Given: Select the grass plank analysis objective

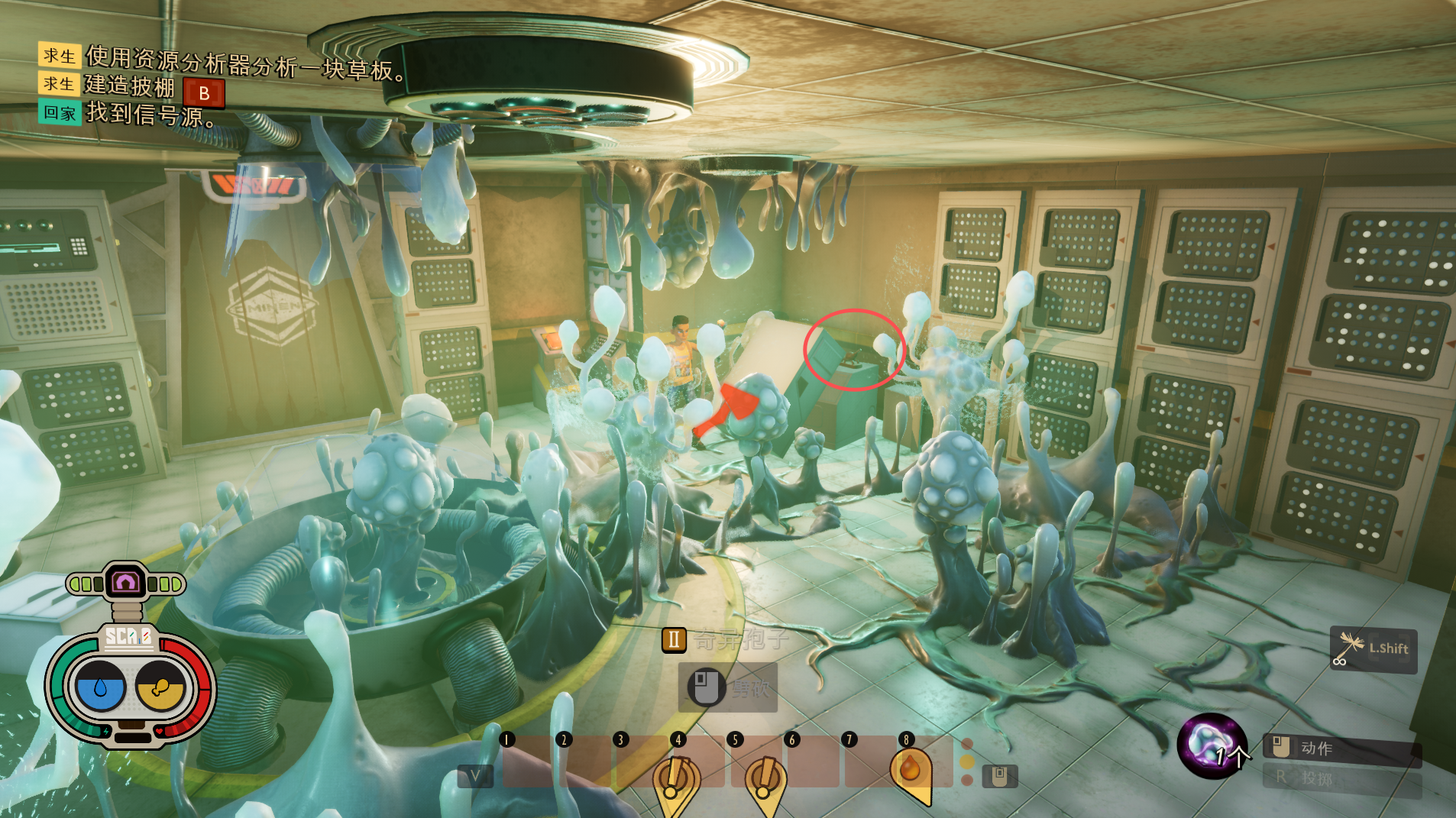Looking at the screenshot, I should tap(244, 63).
